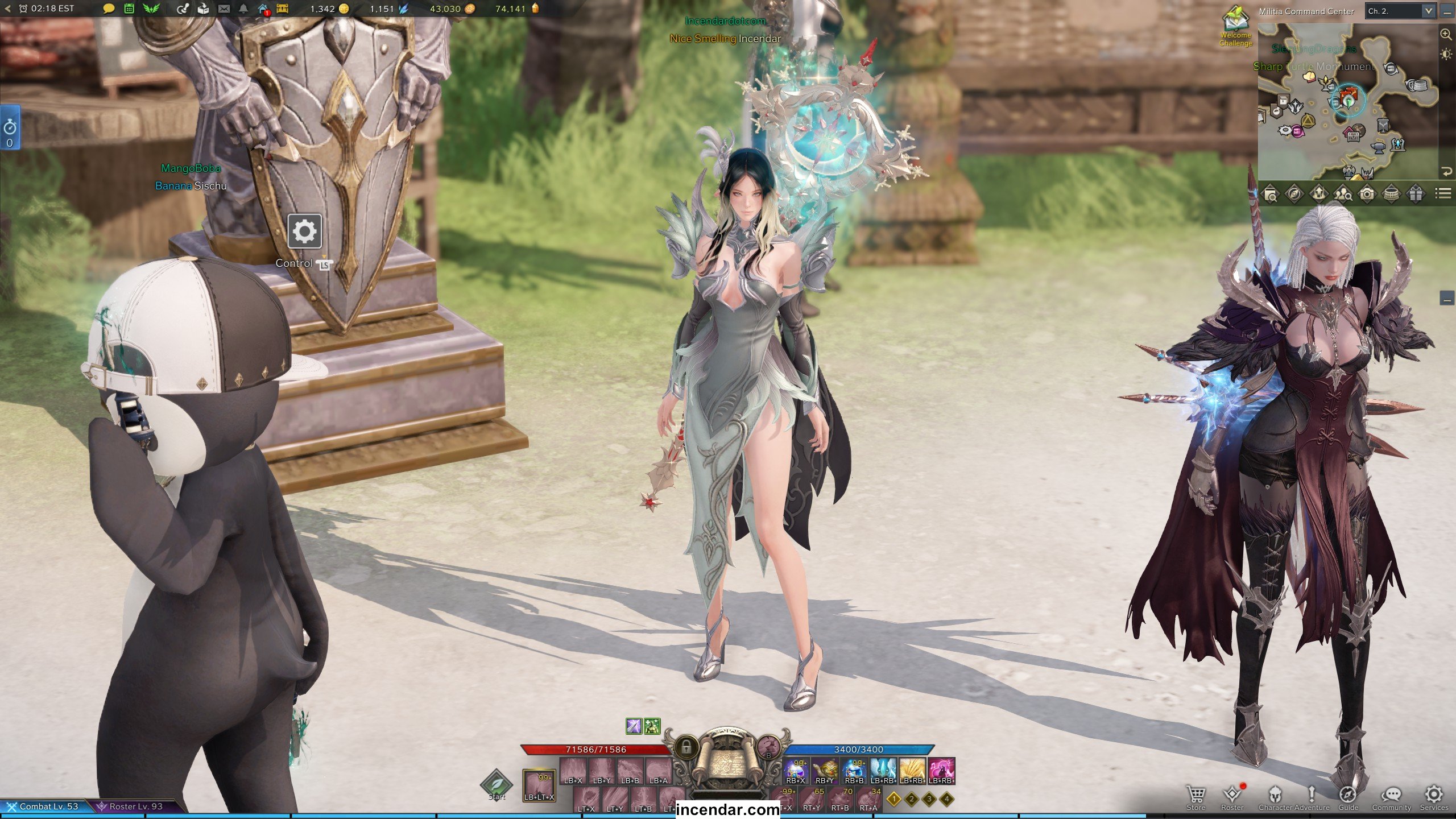Open the green calendar icon
Viewport: 1456px width, 819px height.
(x=129, y=9)
